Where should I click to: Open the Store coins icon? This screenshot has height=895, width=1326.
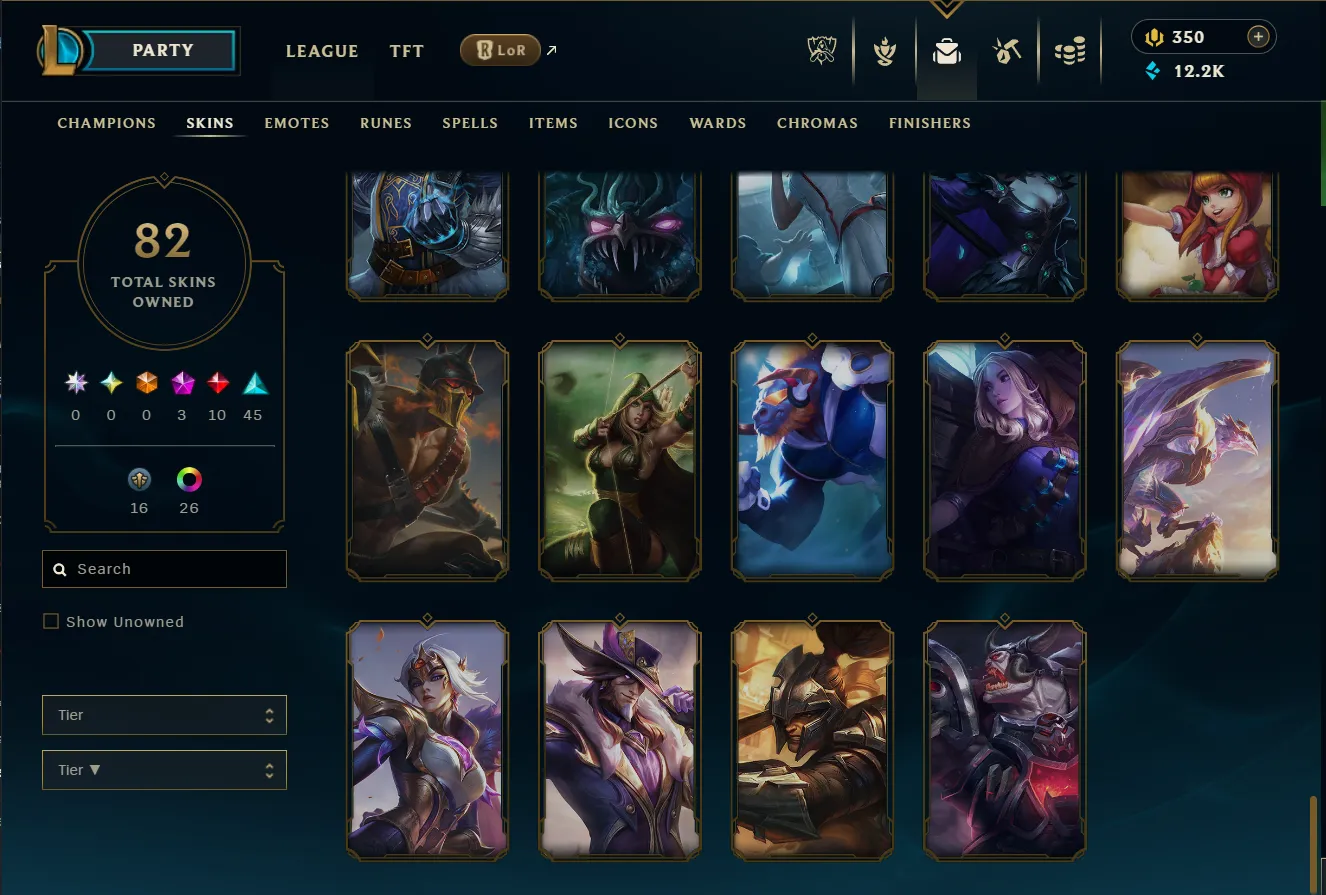(1069, 51)
